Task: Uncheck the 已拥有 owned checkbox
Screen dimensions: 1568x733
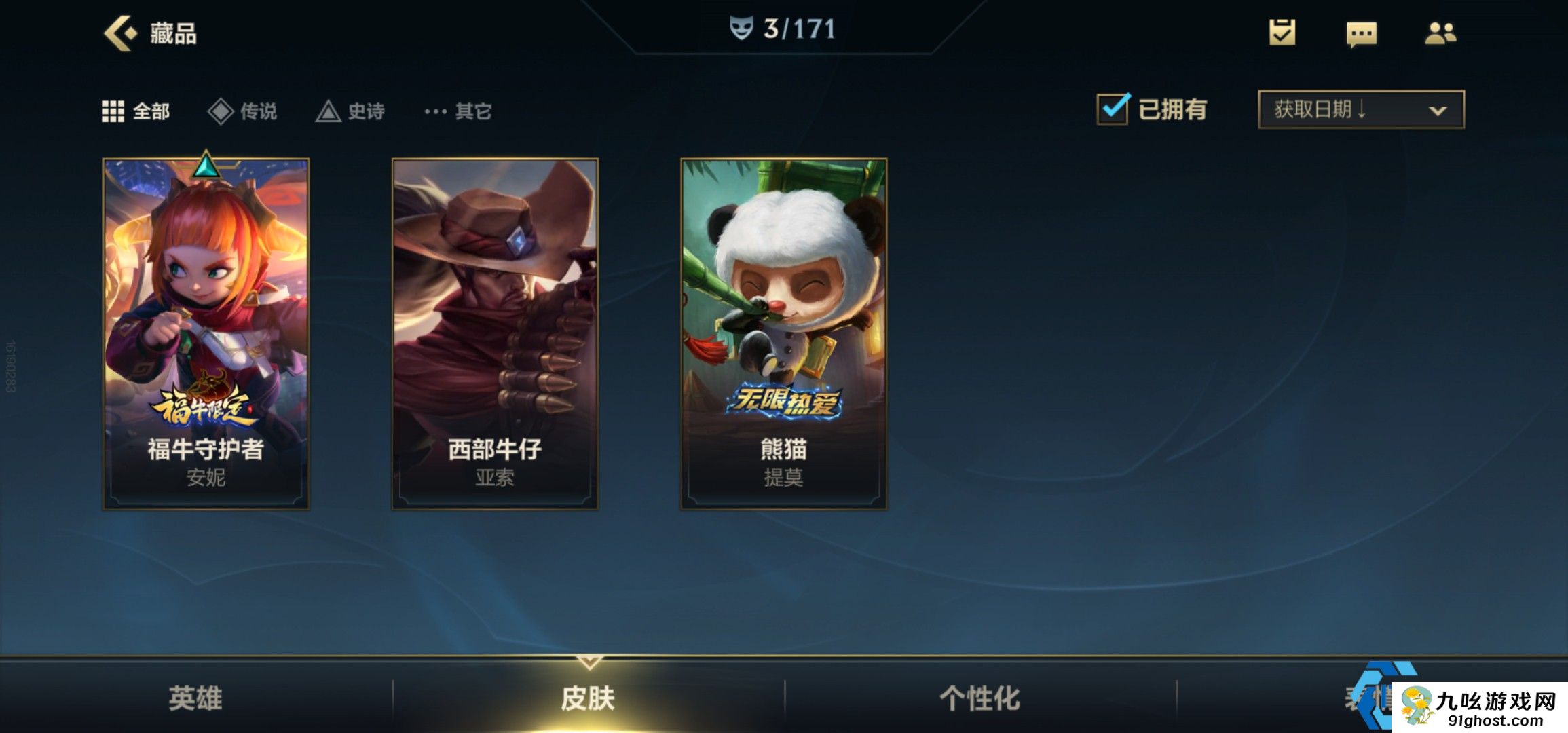Action: (1113, 110)
